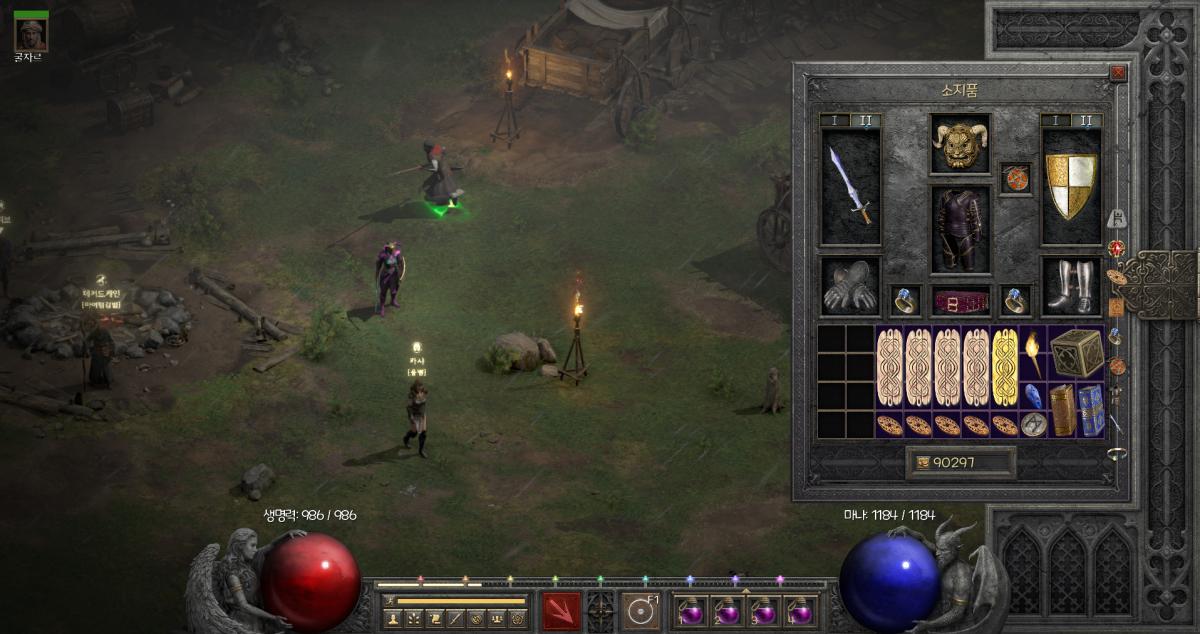
Task: Open the right skill icon labeled F1
Action: (x=640, y=609)
